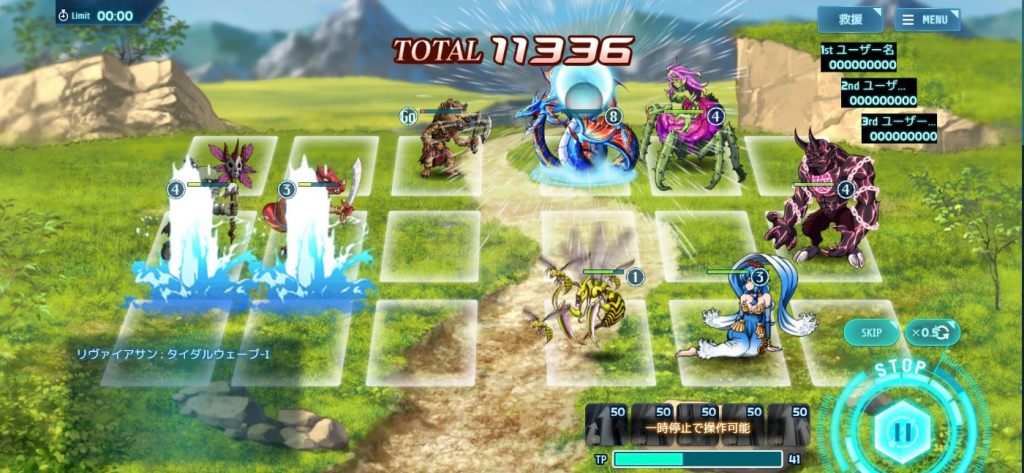Open the MENU button
Viewport: 1024px width, 473px height.
point(927,19)
